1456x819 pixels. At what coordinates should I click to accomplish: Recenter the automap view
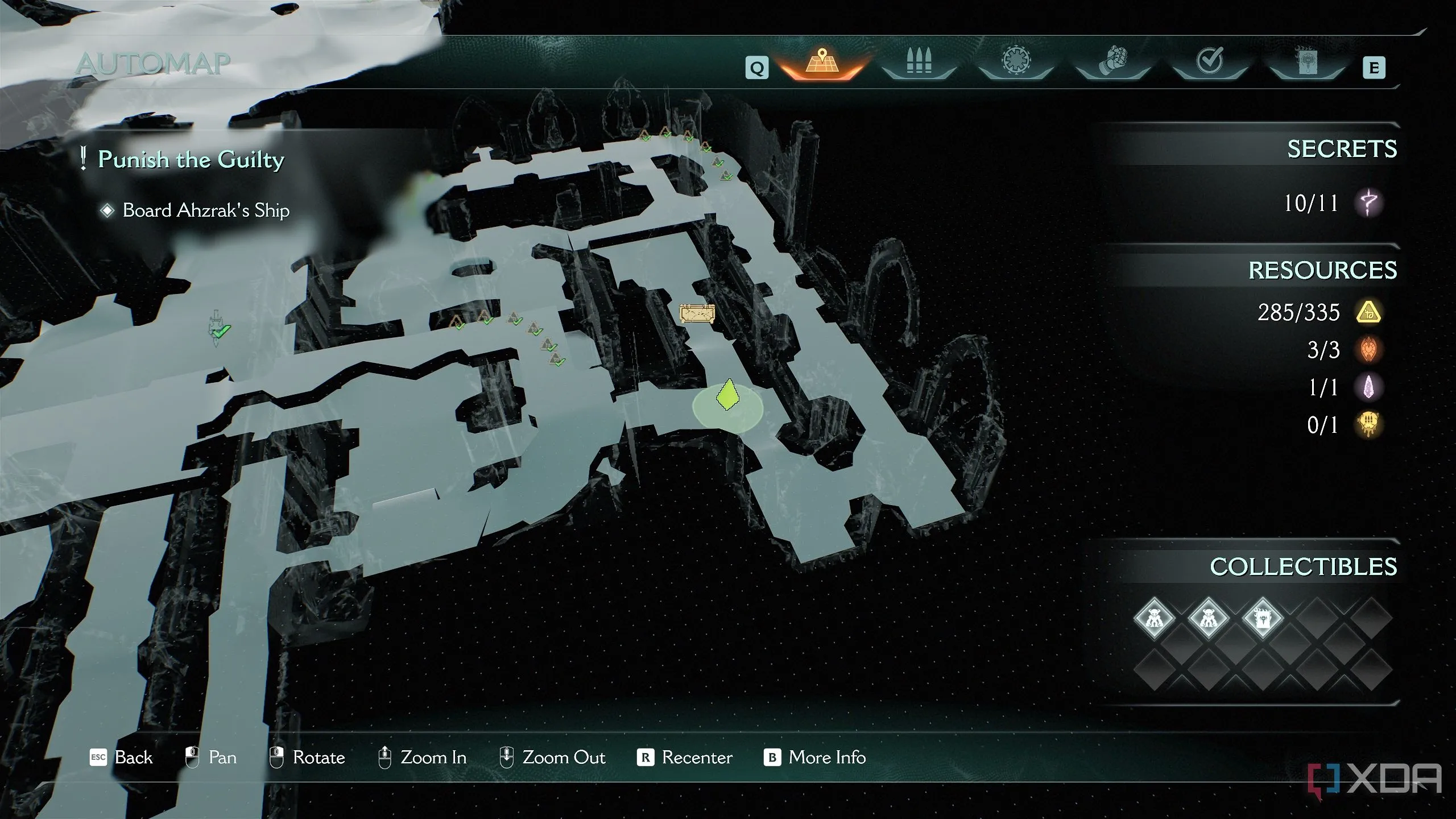click(x=685, y=758)
